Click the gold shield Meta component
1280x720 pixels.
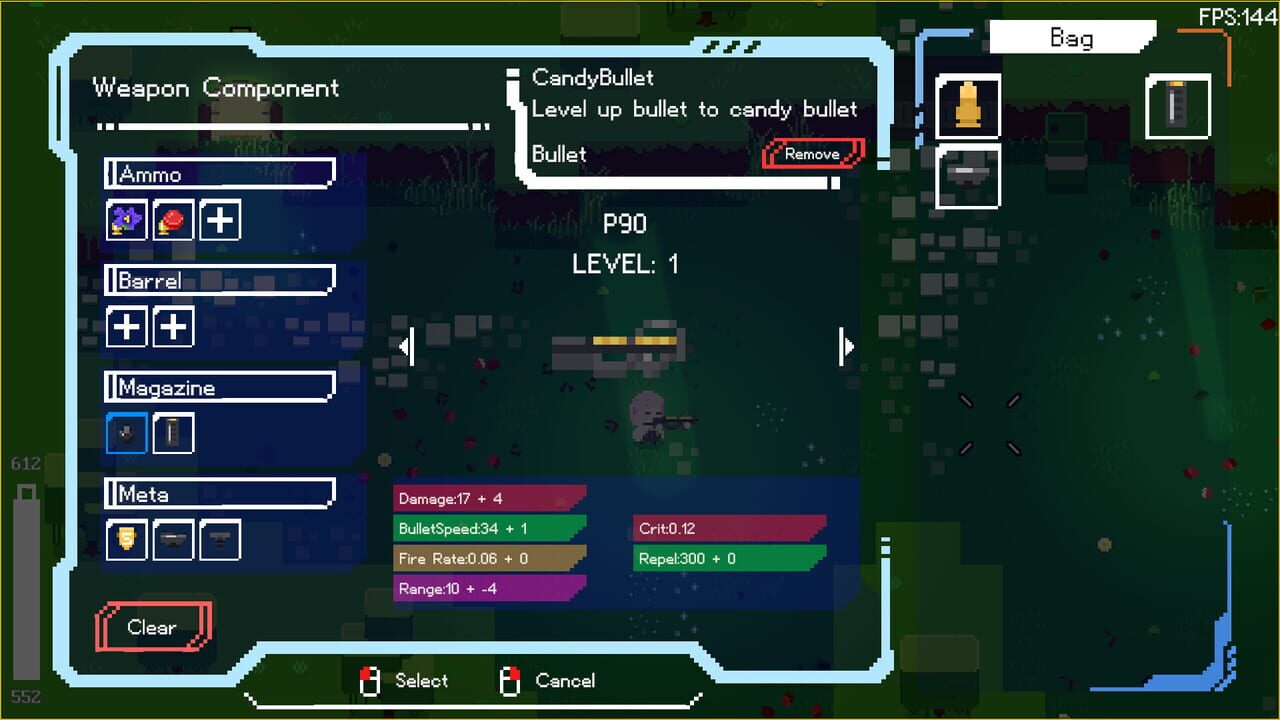[126, 540]
